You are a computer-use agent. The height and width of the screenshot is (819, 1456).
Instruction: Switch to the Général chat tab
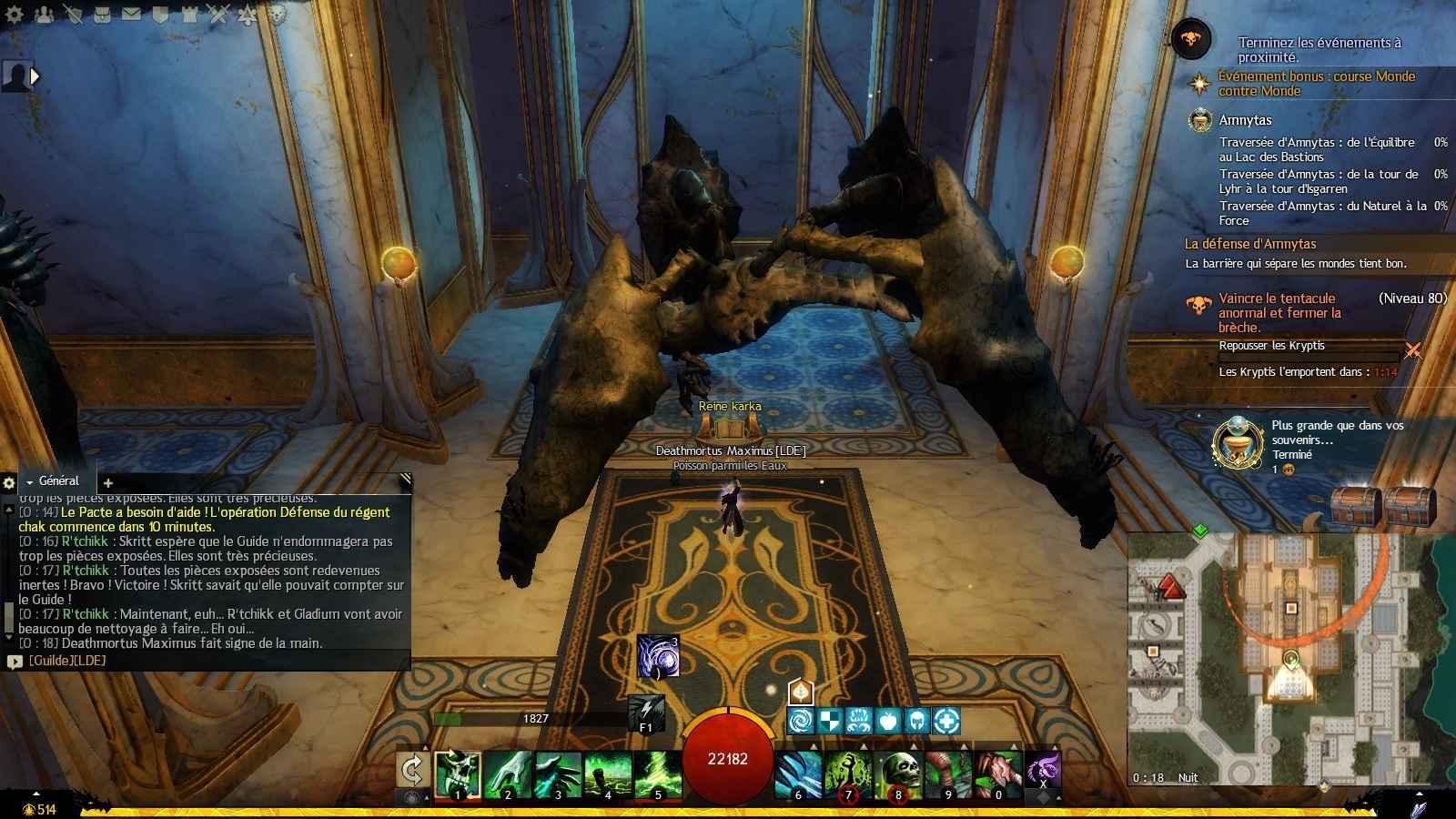[57, 481]
